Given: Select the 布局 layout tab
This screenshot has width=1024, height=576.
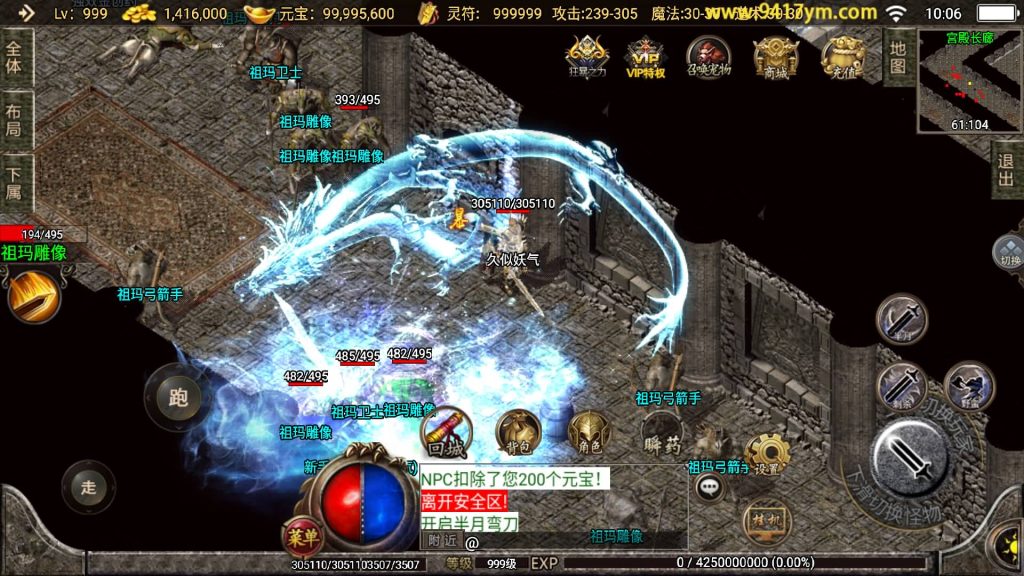Looking at the screenshot, I should click(14, 121).
